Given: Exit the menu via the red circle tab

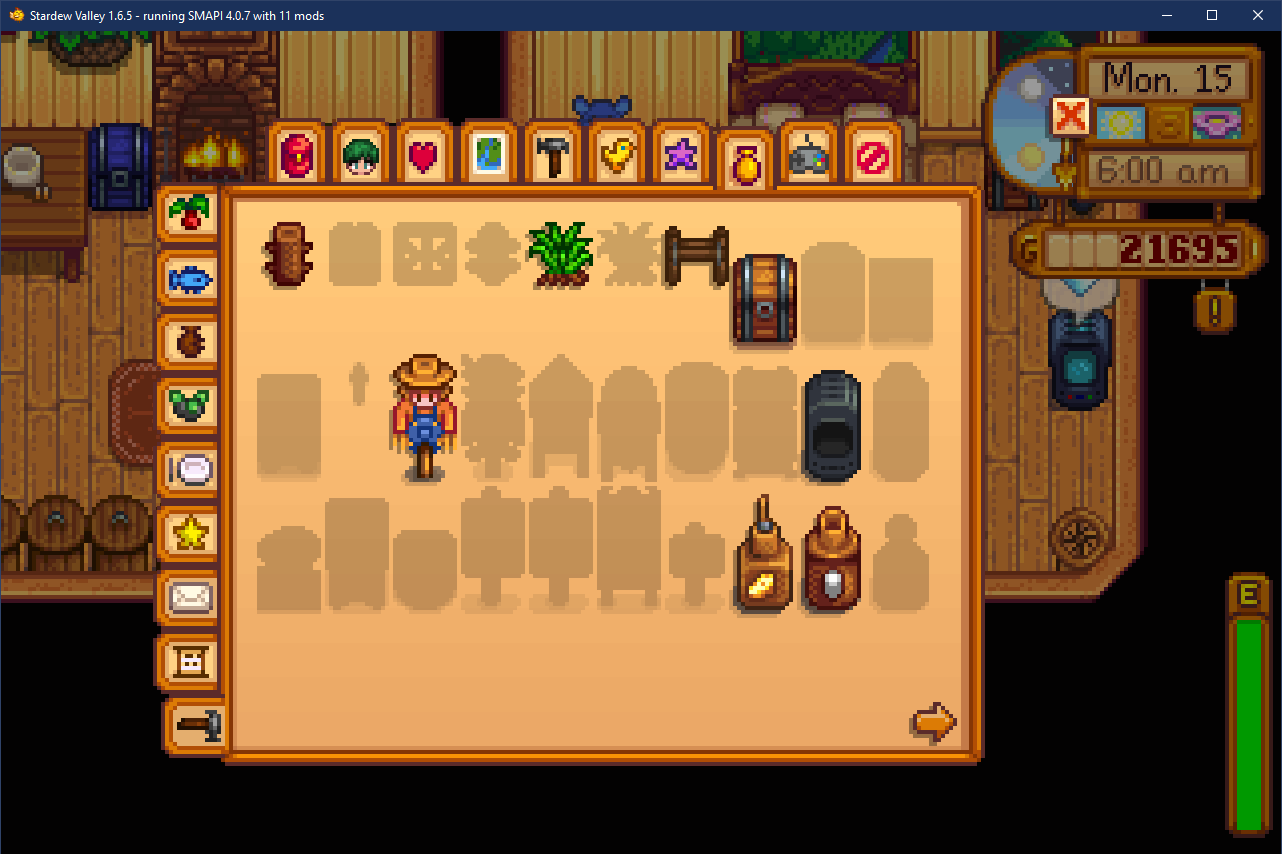Looking at the screenshot, I should 872,155.
